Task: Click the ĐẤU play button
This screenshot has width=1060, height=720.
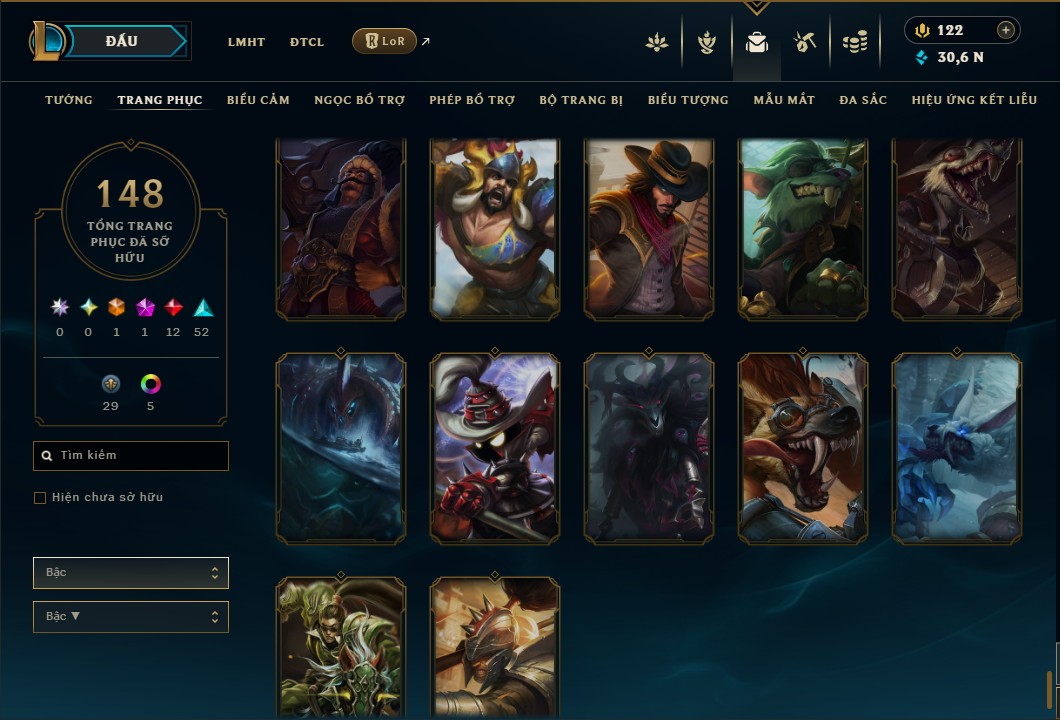Action: (121, 41)
